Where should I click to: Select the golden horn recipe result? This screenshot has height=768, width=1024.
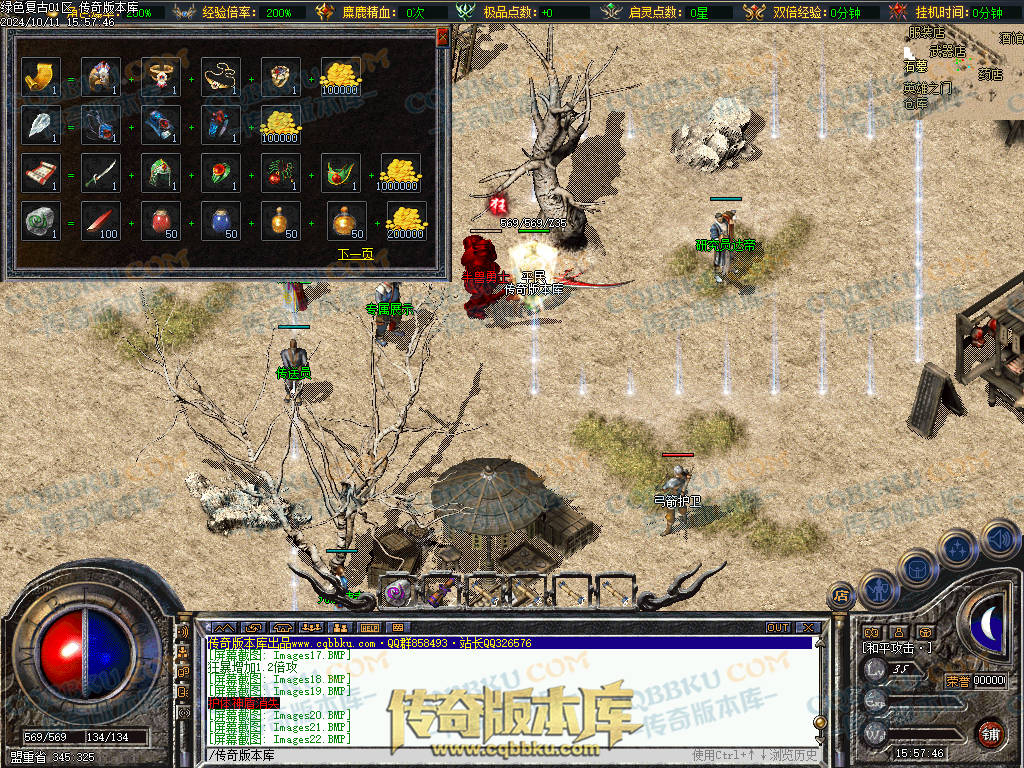tap(41, 77)
